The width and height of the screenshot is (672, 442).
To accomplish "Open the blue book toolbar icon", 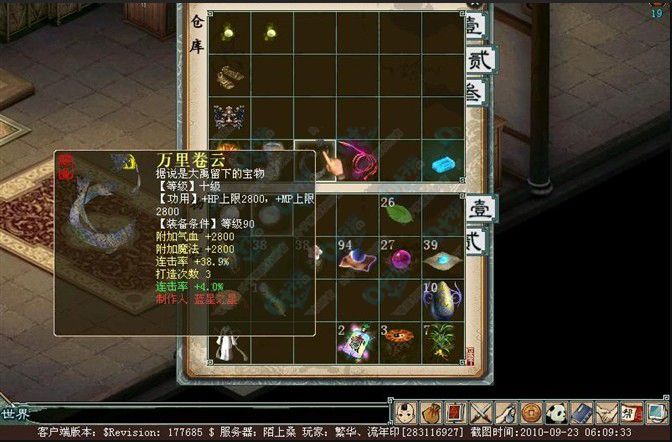I will [x=579, y=412].
